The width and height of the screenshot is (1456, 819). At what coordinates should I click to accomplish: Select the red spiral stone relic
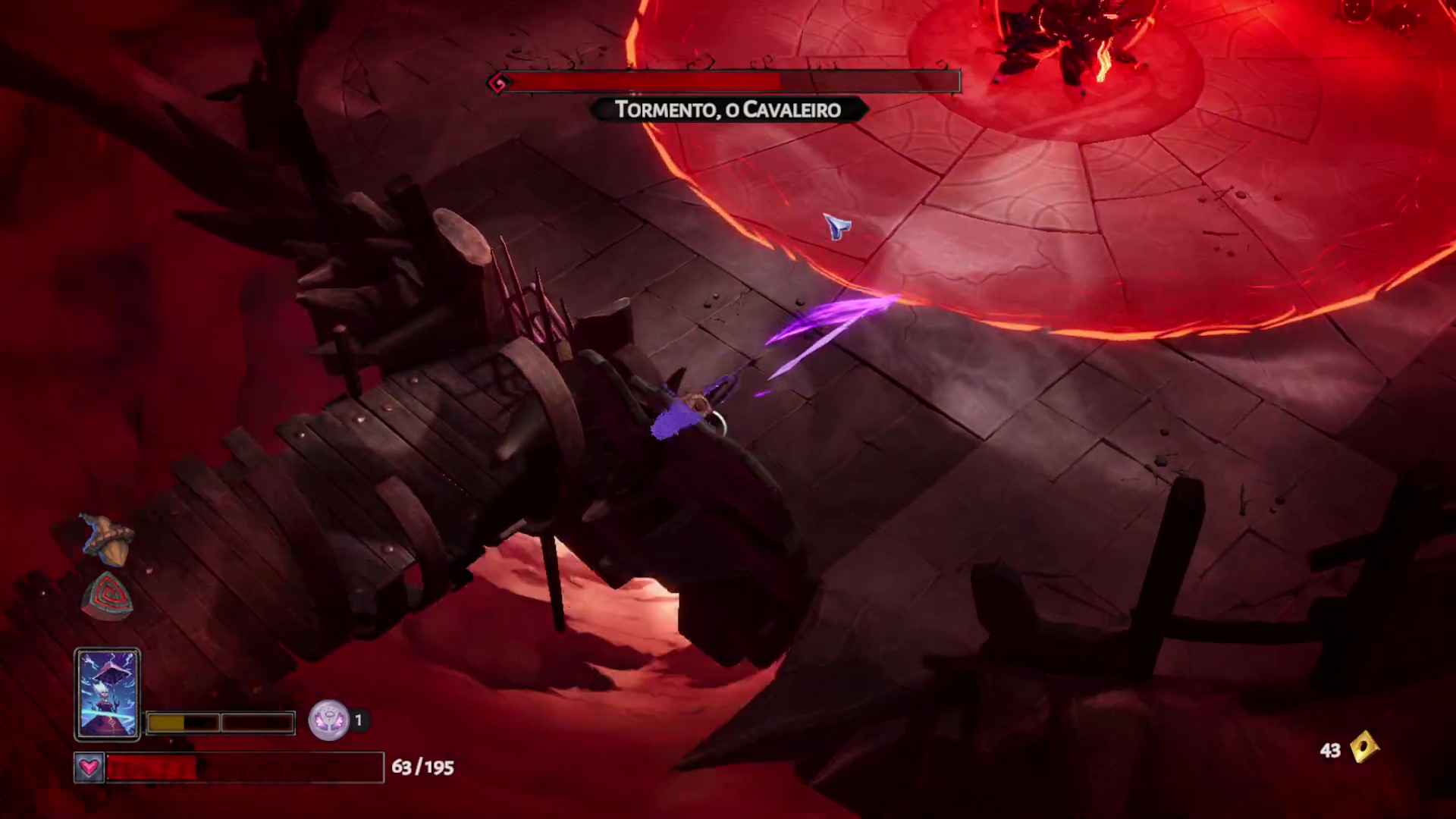point(108,596)
